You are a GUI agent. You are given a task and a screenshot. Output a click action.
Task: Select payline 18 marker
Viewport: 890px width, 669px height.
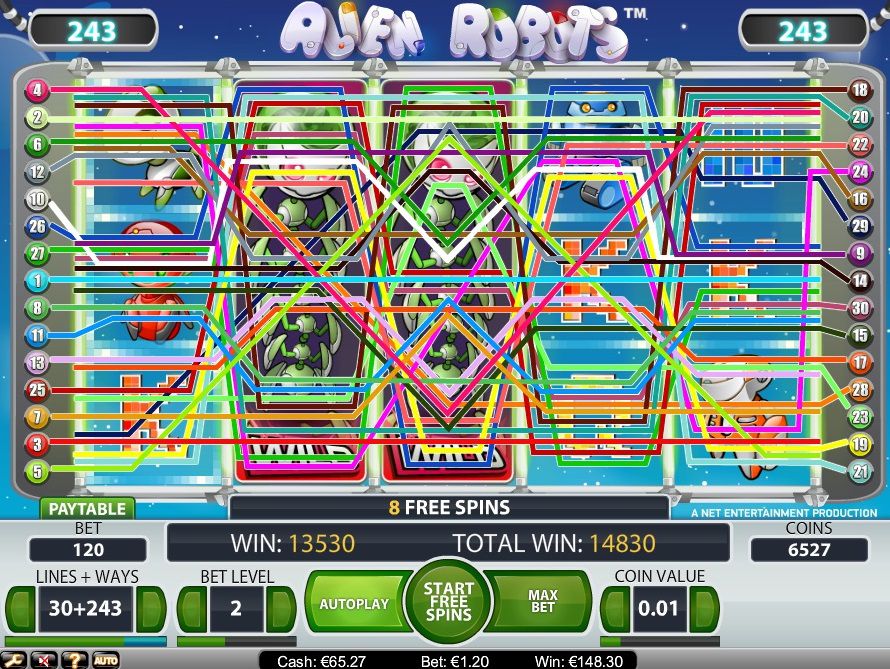[859, 91]
